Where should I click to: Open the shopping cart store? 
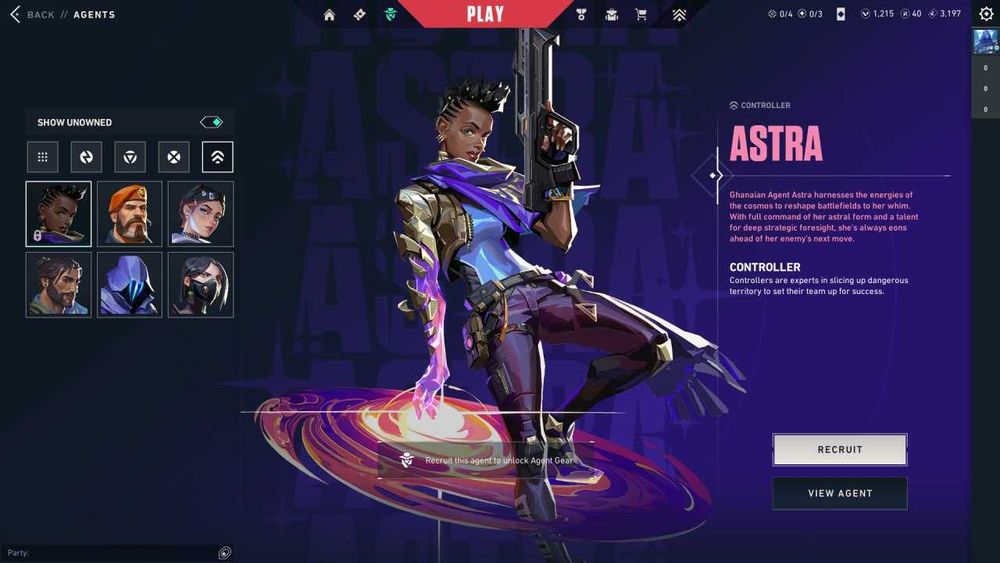(641, 15)
